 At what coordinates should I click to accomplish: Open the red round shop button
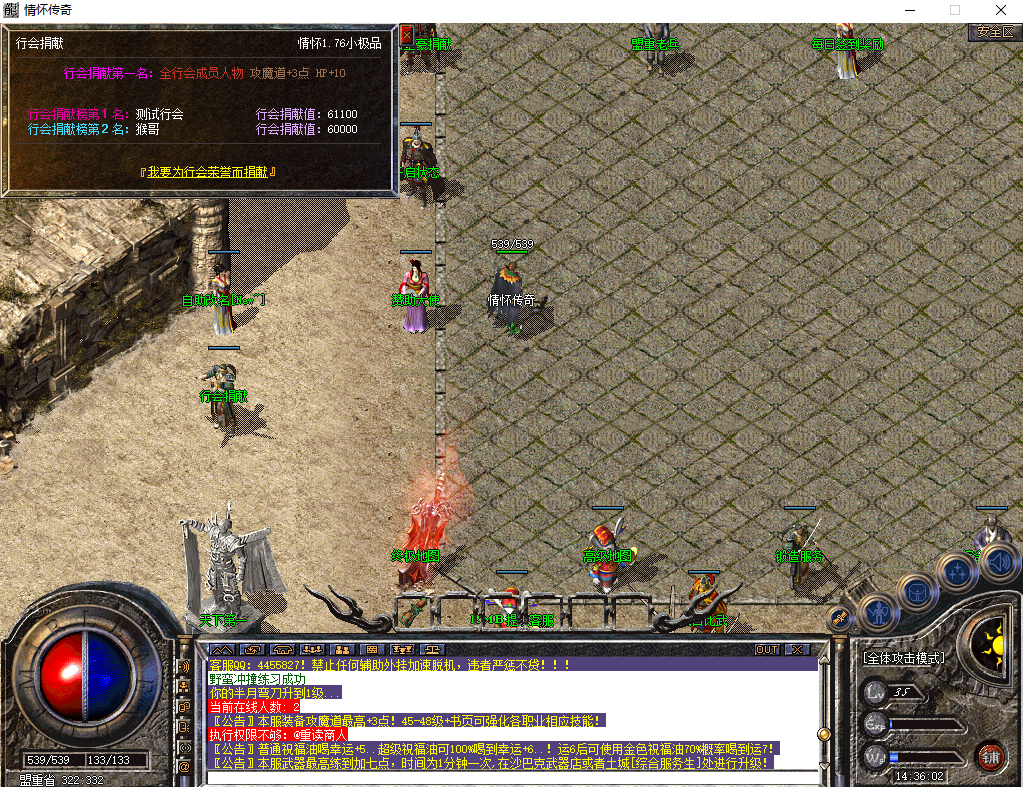click(x=990, y=754)
